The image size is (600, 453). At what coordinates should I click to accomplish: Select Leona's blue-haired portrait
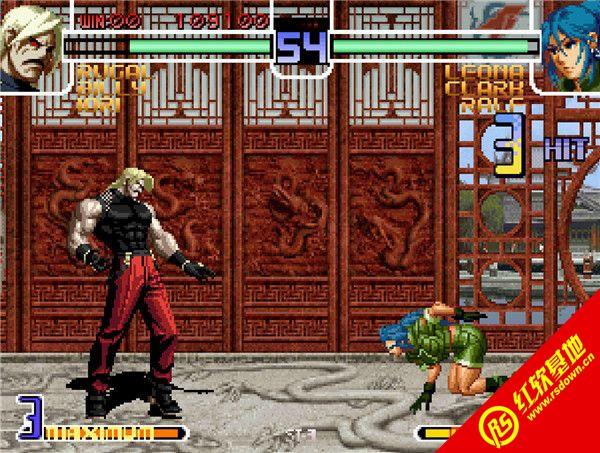[568, 46]
